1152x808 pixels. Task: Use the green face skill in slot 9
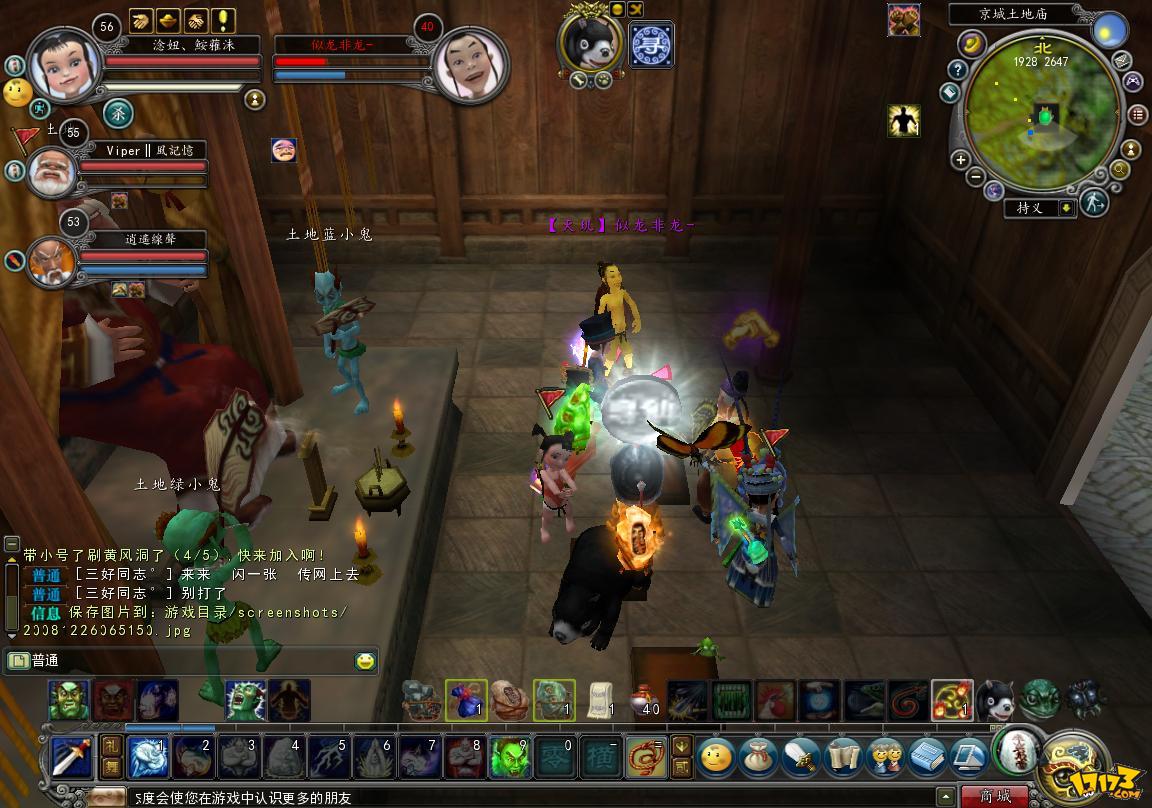pyautogui.click(x=508, y=758)
